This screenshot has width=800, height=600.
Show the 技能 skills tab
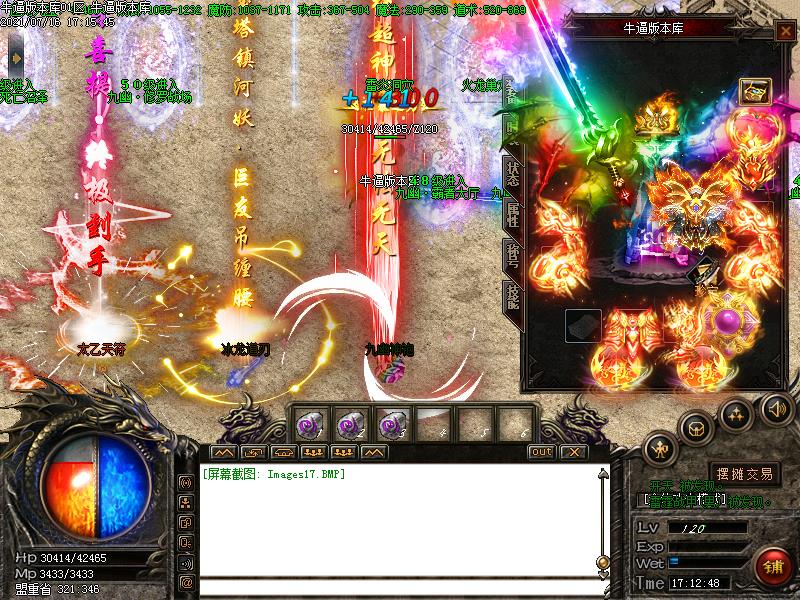click(x=509, y=290)
